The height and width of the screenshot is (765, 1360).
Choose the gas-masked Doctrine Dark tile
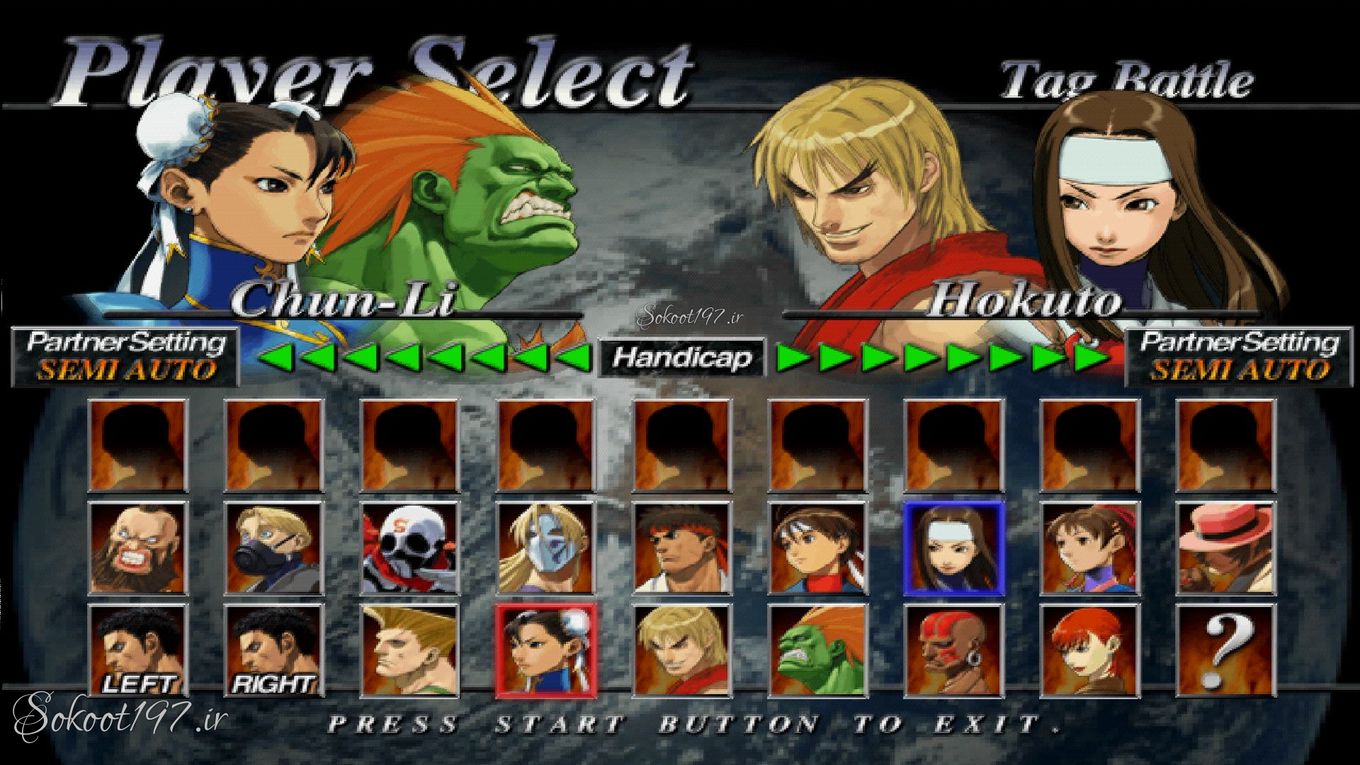273,549
